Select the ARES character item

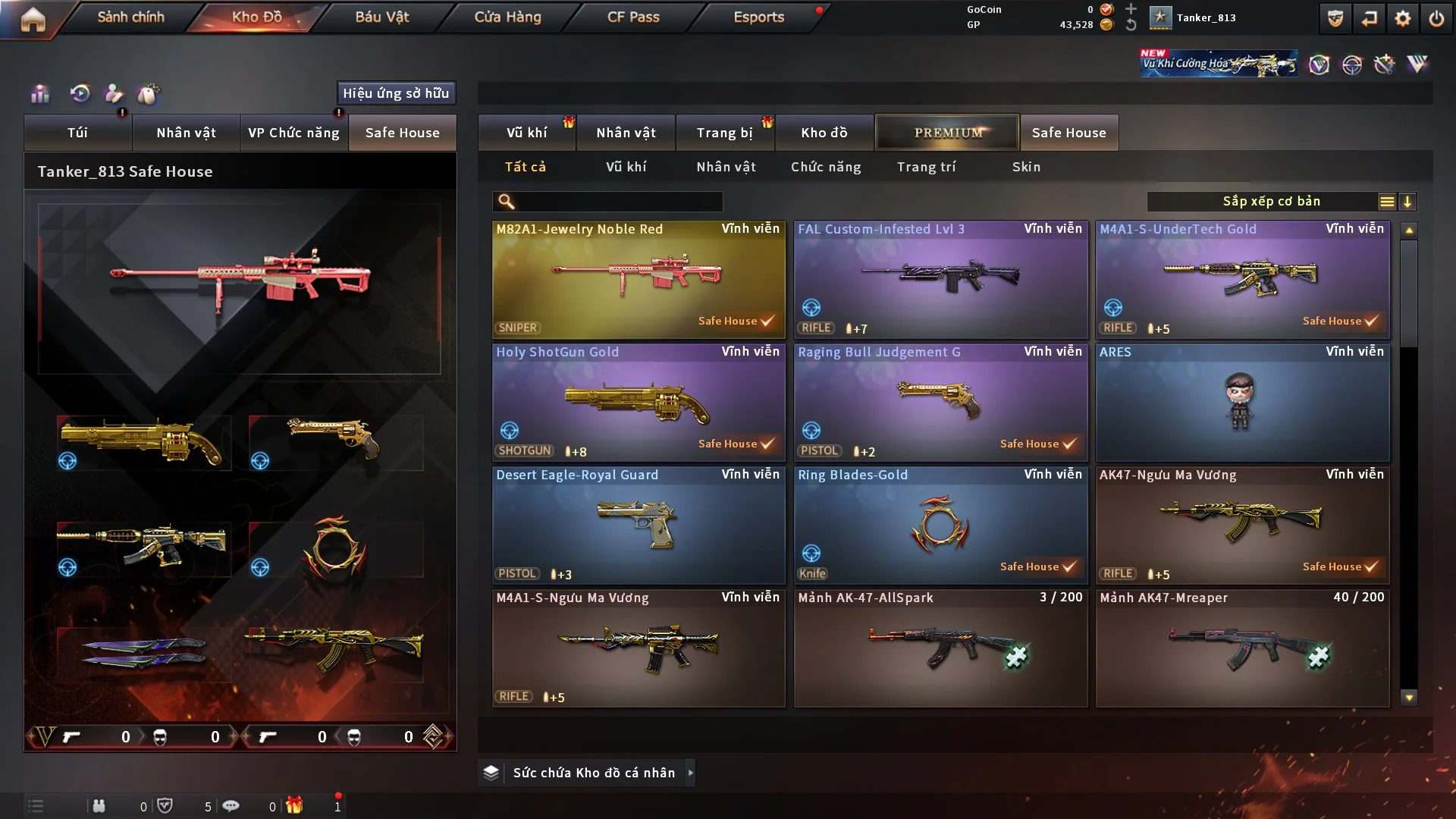pyautogui.click(x=1241, y=402)
